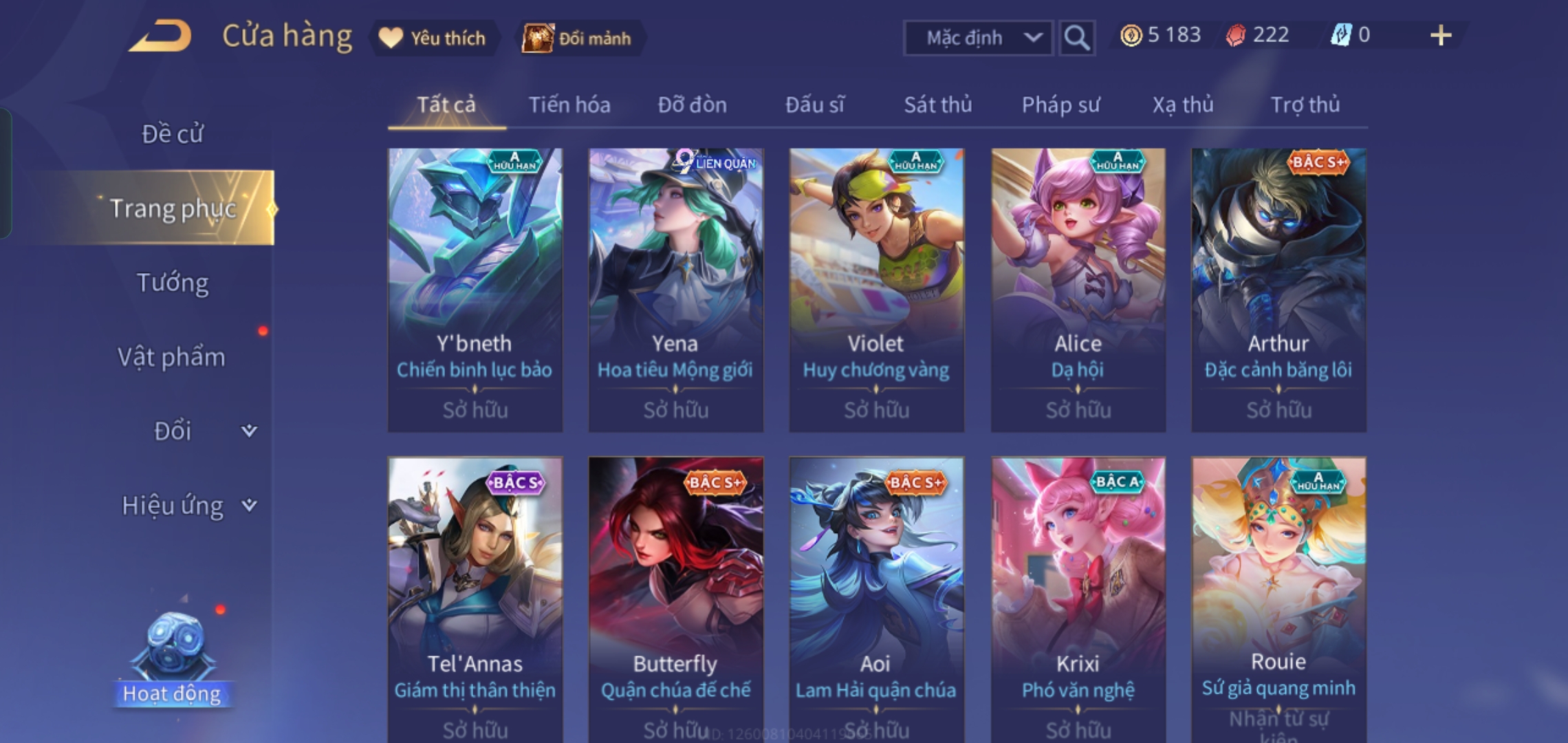Open the Đề cử menu entry
The image size is (1568, 743).
(x=172, y=133)
